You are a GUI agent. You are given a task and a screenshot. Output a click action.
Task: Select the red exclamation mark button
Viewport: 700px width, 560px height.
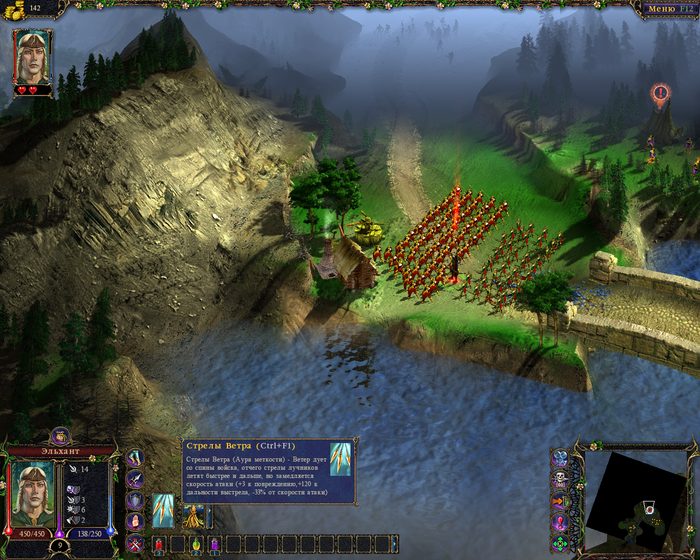[x=560, y=522]
